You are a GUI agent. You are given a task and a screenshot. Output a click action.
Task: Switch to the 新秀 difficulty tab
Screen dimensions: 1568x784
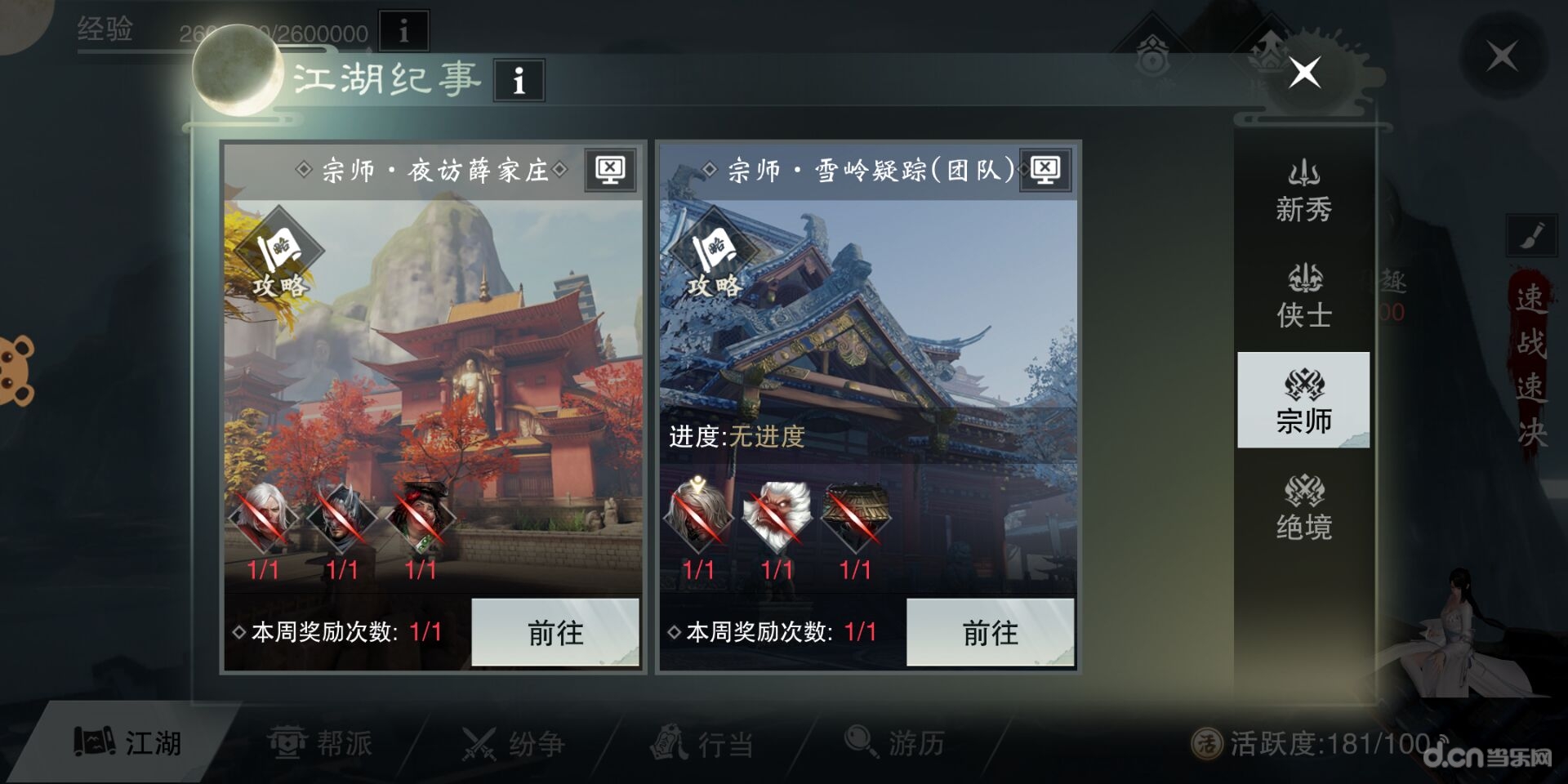pyautogui.click(x=1303, y=193)
